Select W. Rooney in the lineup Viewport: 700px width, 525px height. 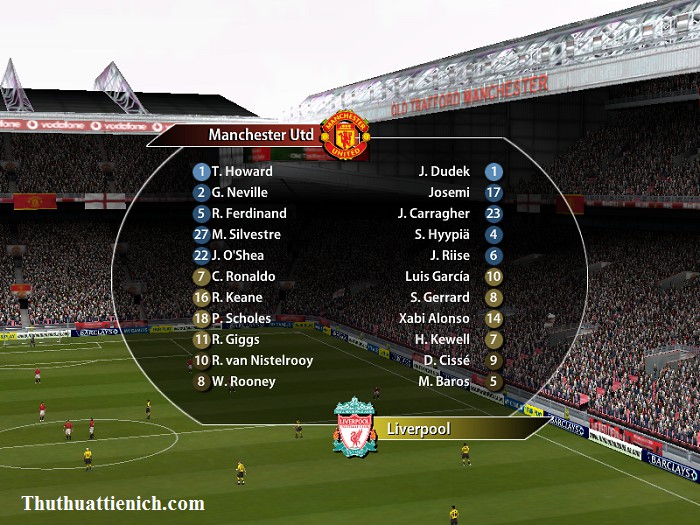click(x=243, y=381)
